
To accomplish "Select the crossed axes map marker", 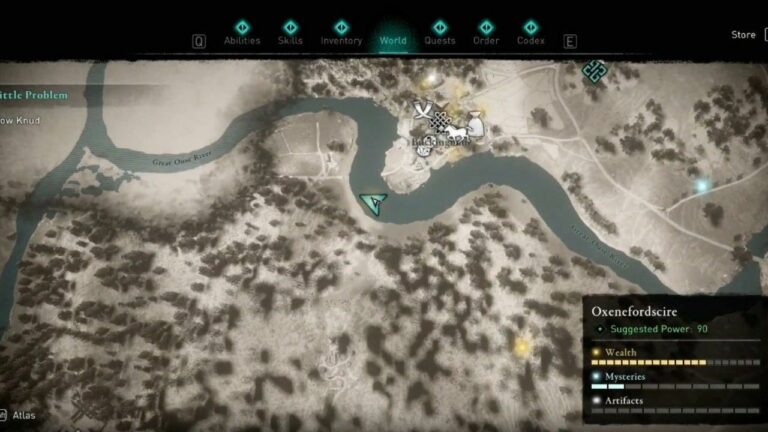I will pos(424,110).
